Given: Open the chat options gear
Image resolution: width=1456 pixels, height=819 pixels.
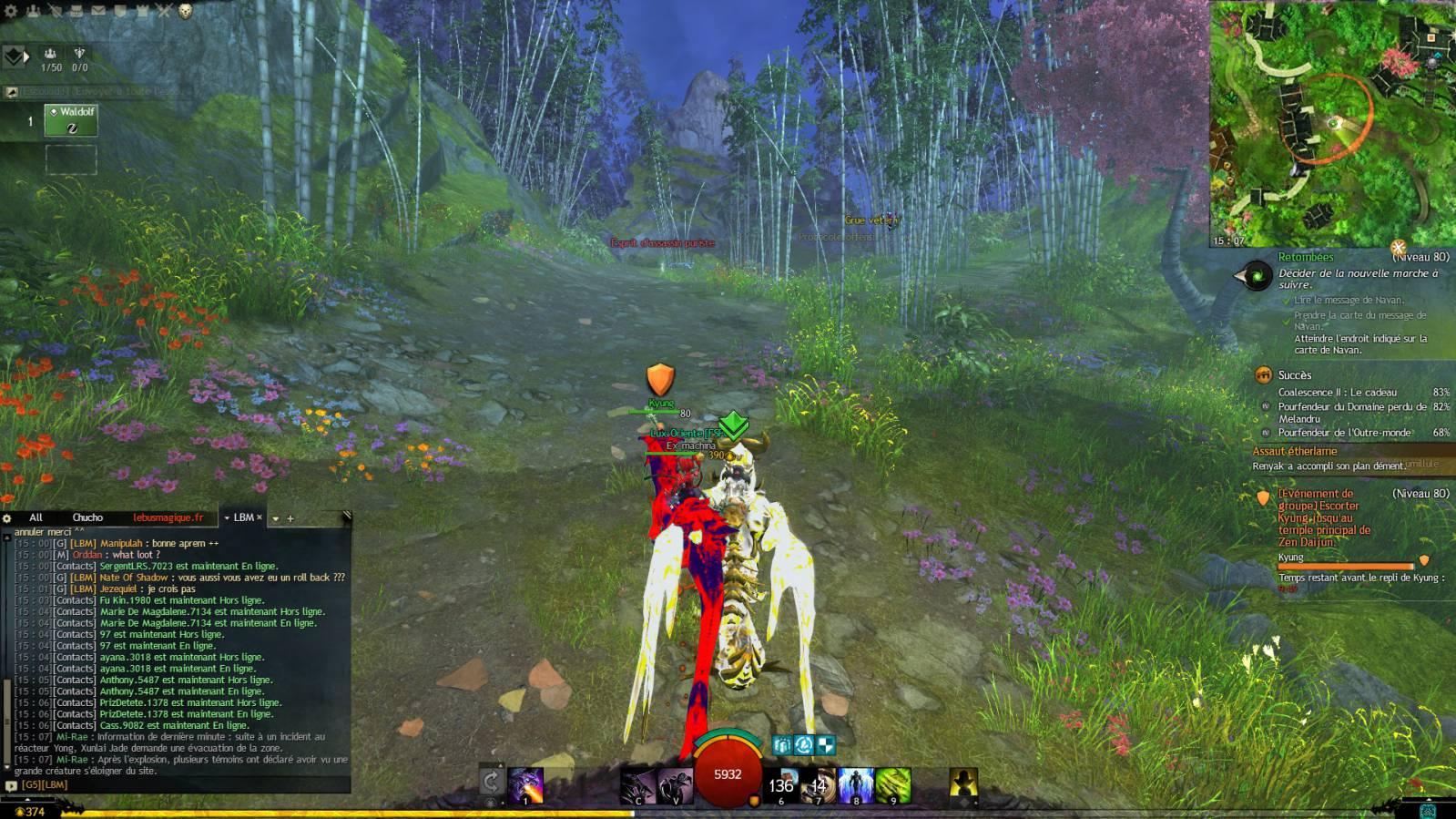Looking at the screenshot, I should [x=7, y=518].
